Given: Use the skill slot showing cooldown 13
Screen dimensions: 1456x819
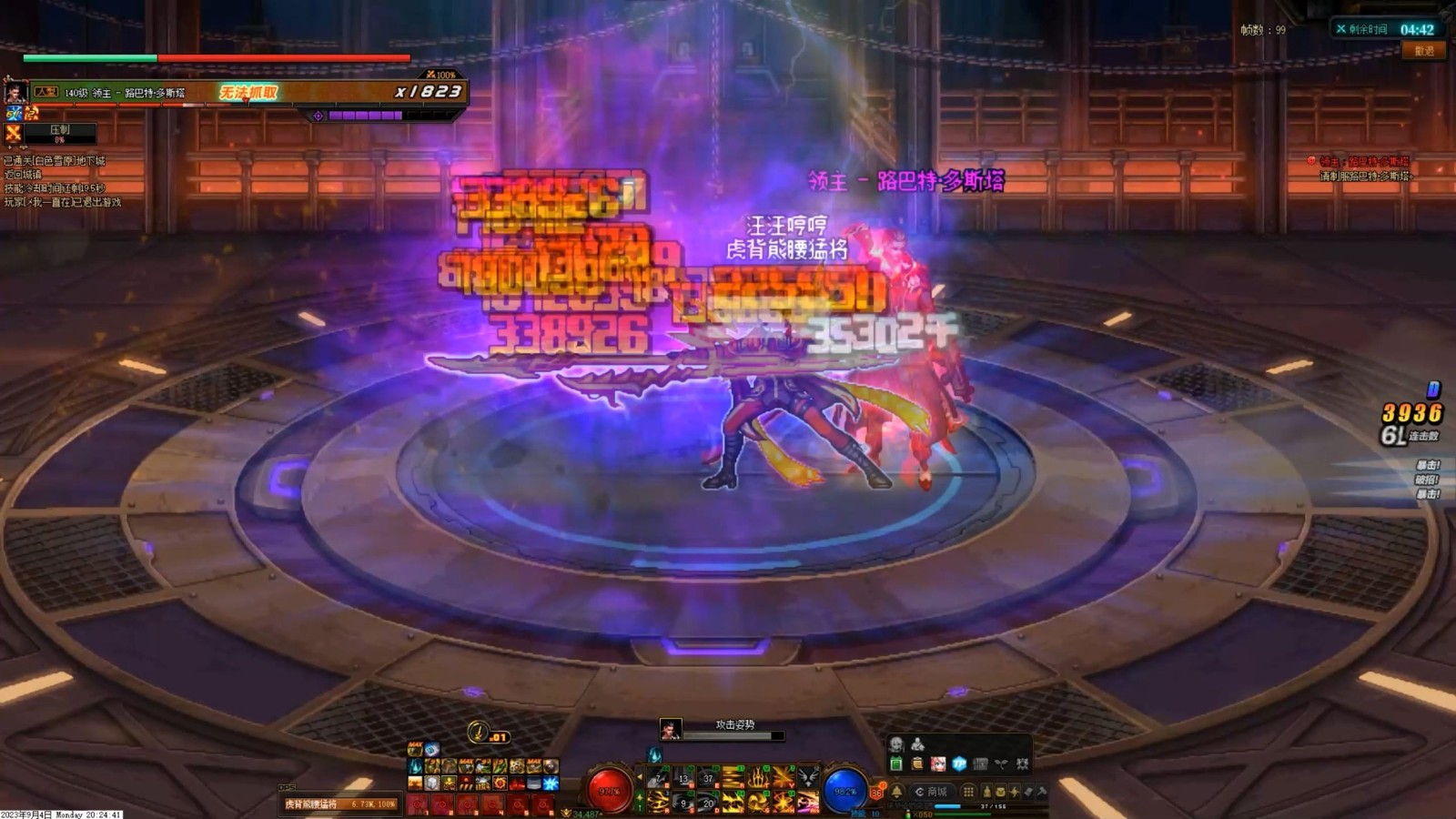Looking at the screenshot, I should coord(683,778).
